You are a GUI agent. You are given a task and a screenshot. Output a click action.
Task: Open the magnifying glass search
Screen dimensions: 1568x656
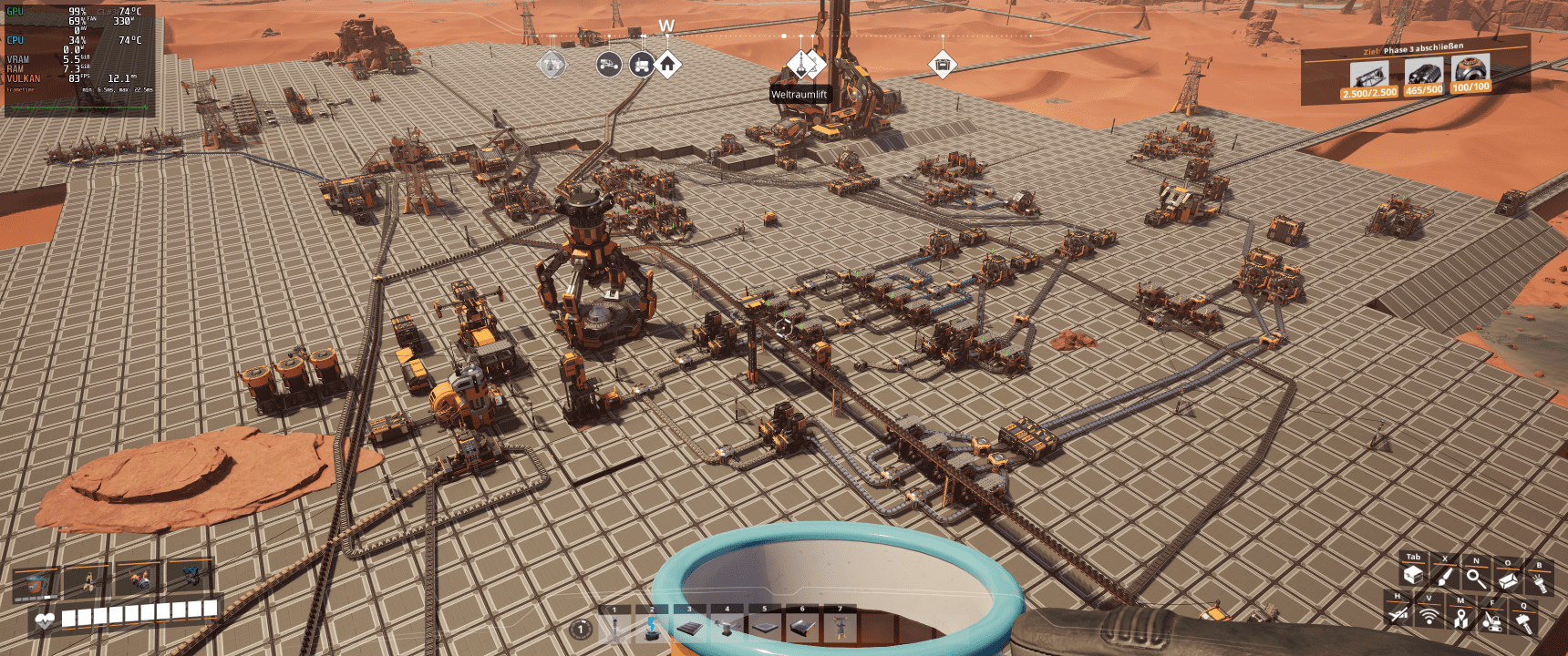[x=1476, y=578]
